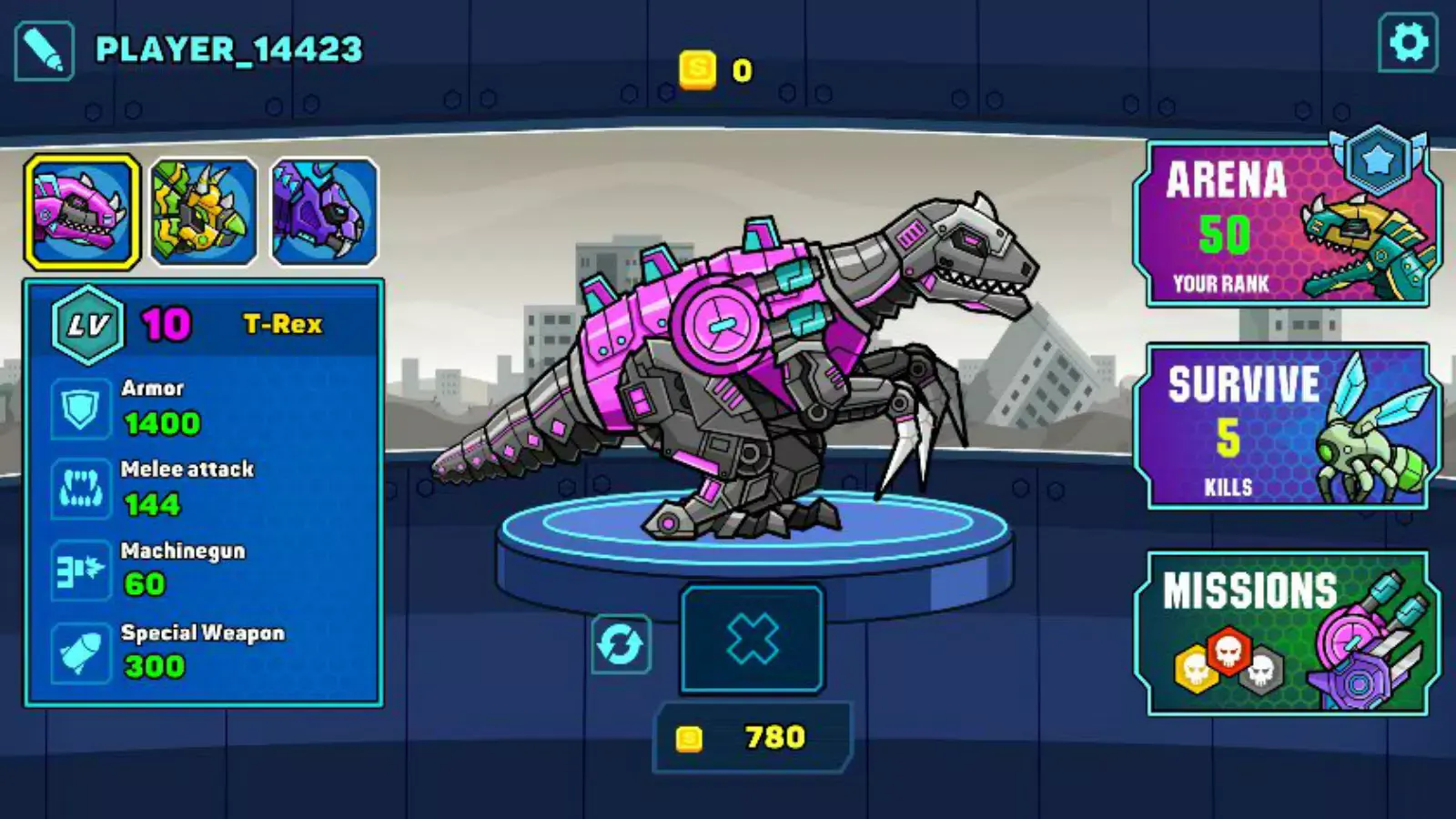The height and width of the screenshot is (819, 1456).
Task: Tap the arena star rank badge
Action: (1378, 160)
